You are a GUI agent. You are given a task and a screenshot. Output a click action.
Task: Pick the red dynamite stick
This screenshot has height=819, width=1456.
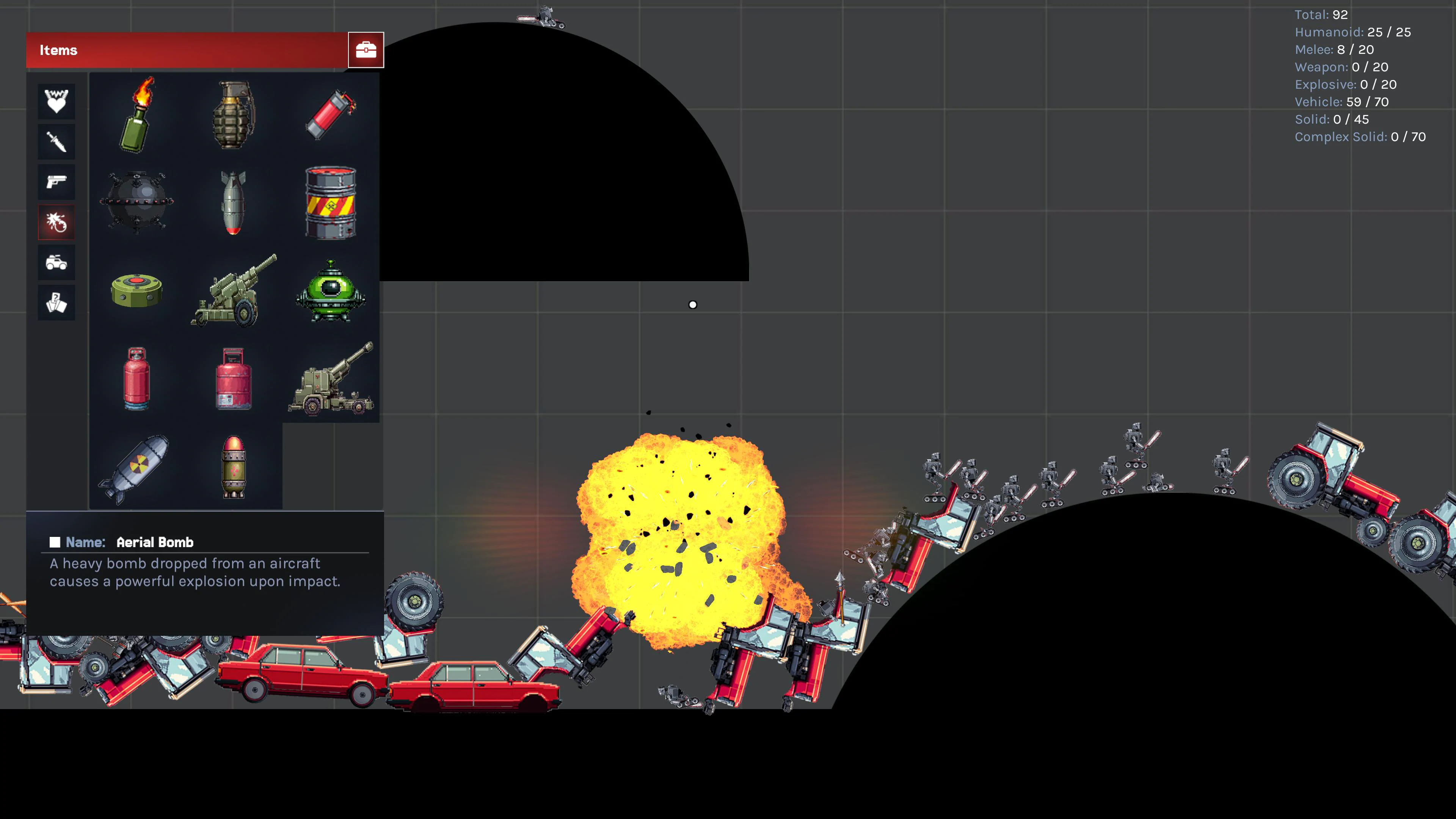click(x=331, y=113)
